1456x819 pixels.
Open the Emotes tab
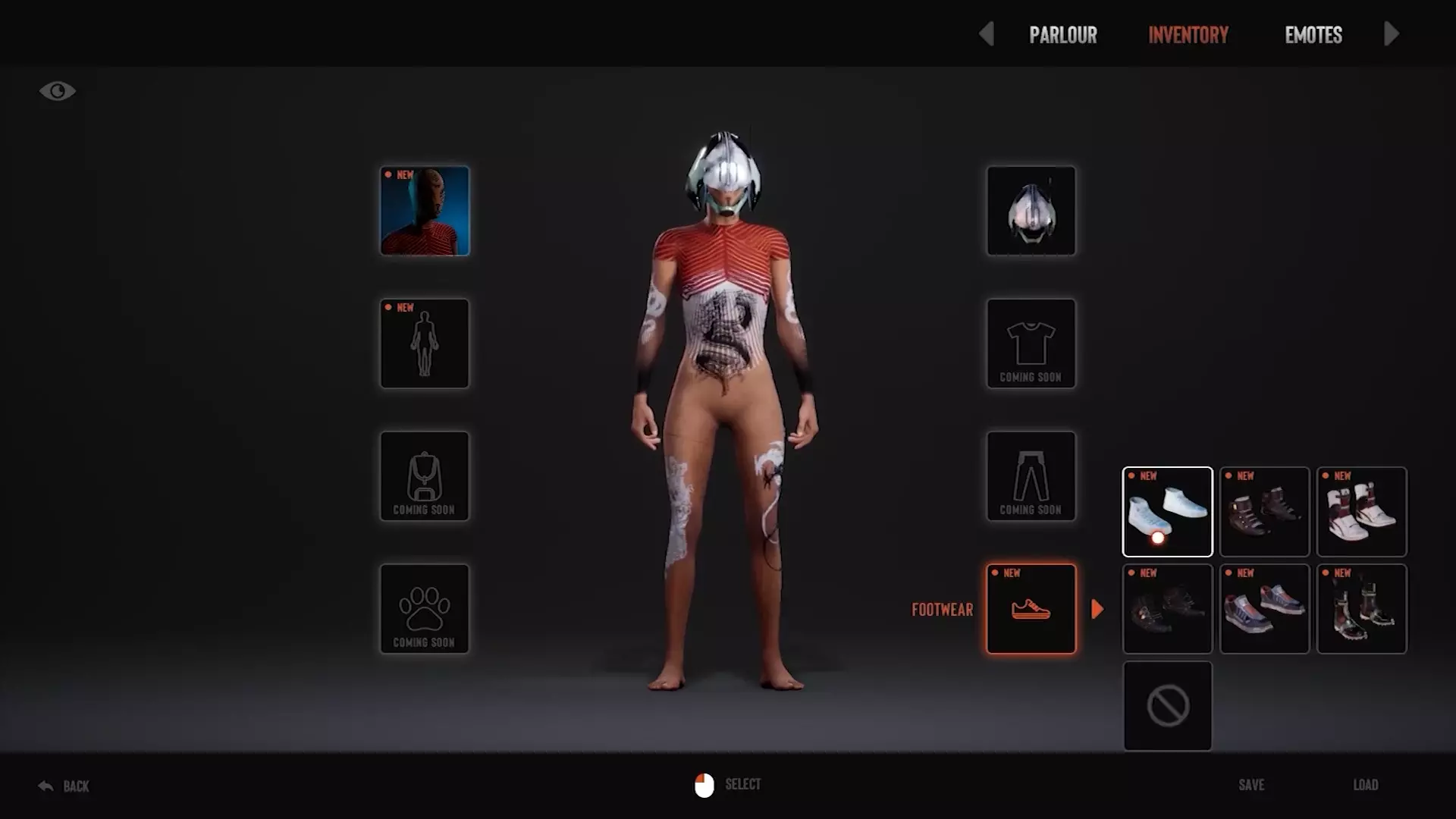[x=1313, y=35]
